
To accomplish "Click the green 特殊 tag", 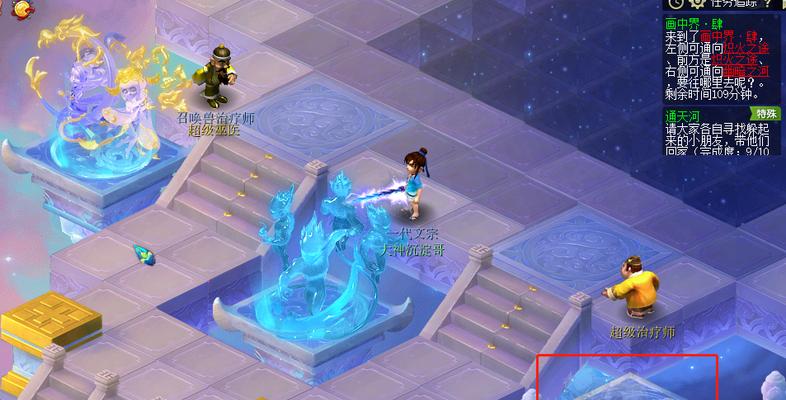I will coord(766,113).
